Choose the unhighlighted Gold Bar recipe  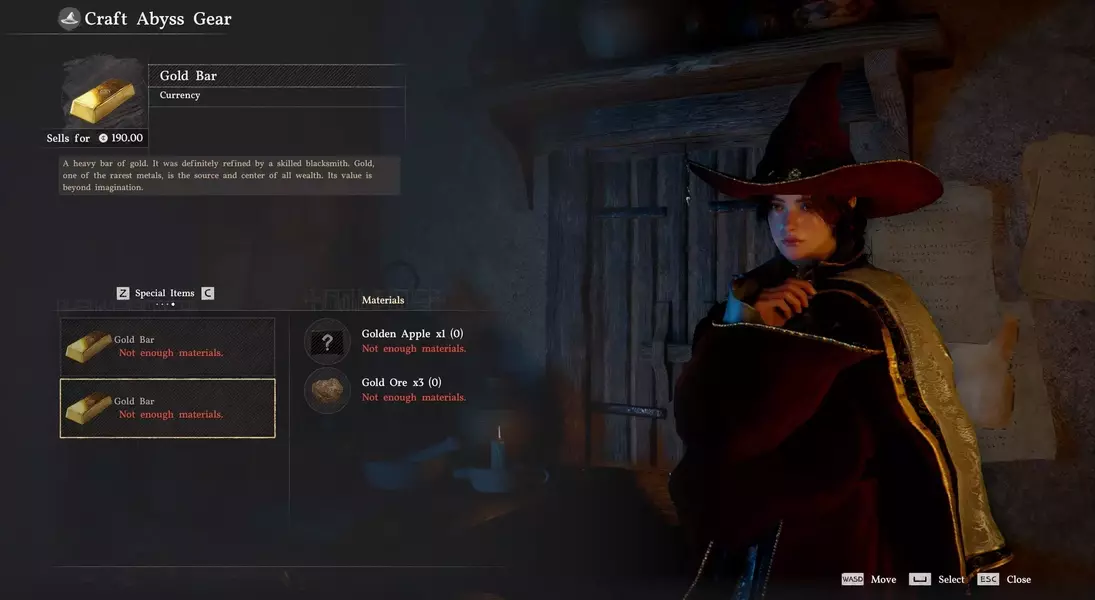coord(167,347)
